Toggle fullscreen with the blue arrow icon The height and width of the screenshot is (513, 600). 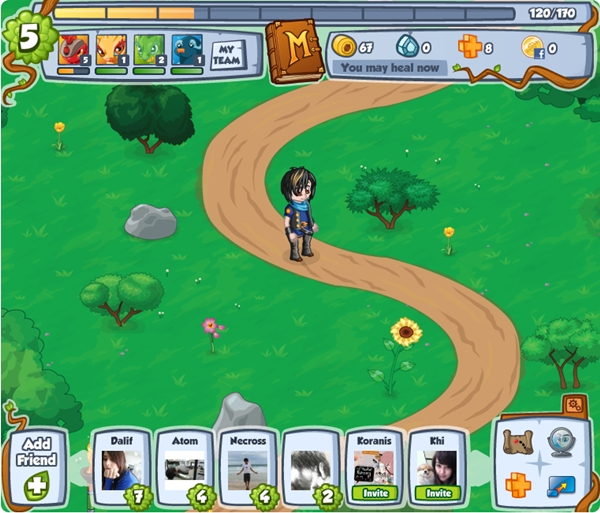pyautogui.click(x=561, y=486)
